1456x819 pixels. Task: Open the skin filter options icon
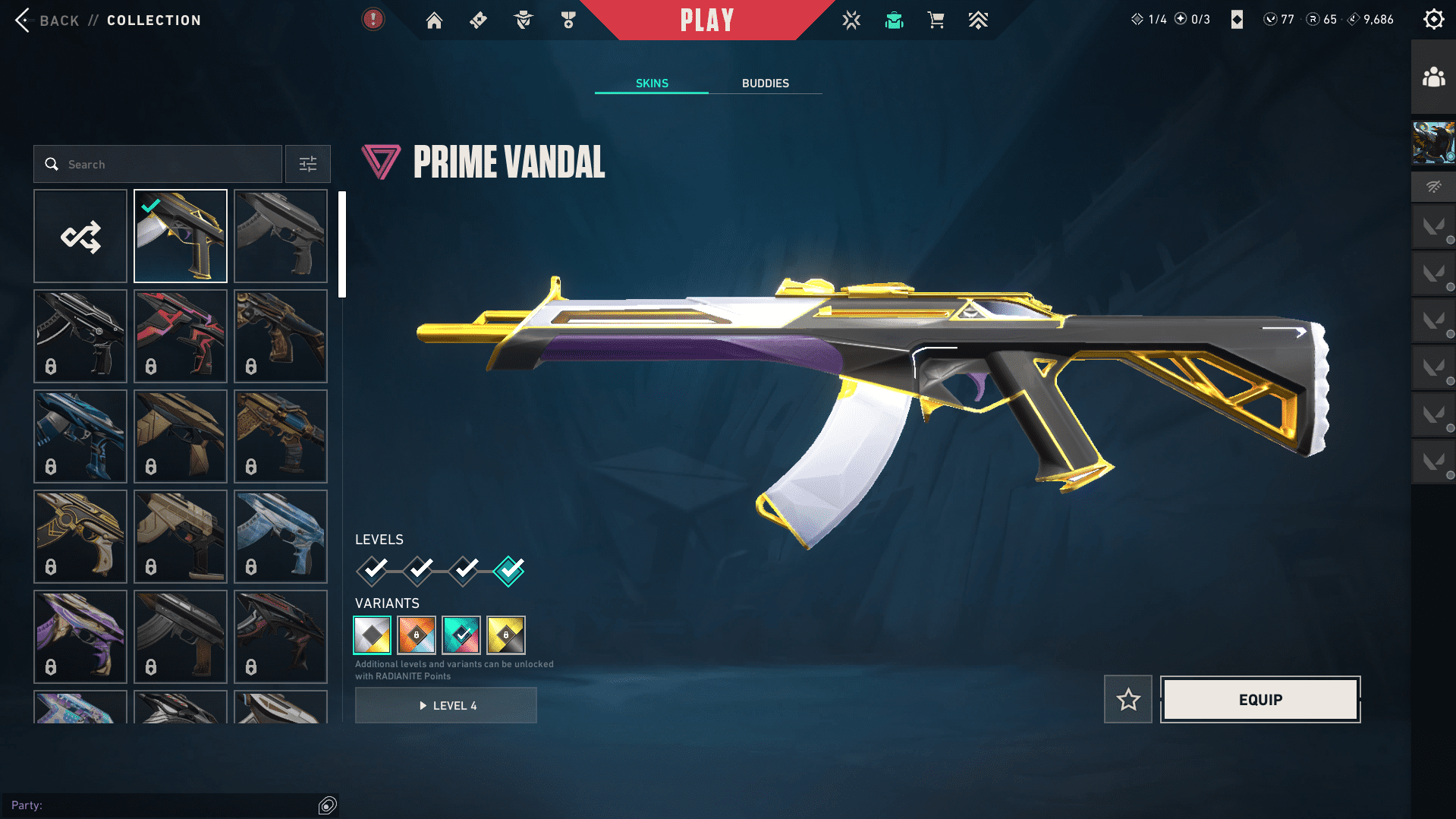tap(307, 164)
